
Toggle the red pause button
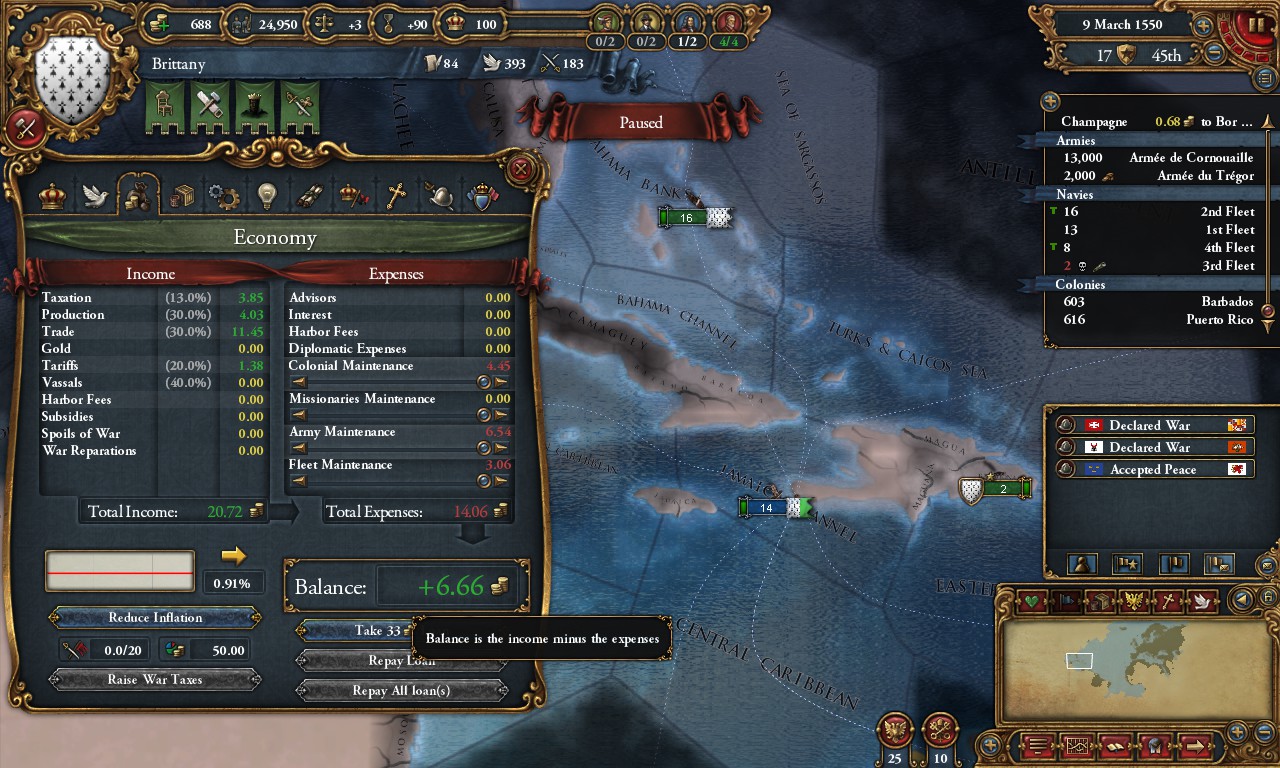click(x=1250, y=25)
